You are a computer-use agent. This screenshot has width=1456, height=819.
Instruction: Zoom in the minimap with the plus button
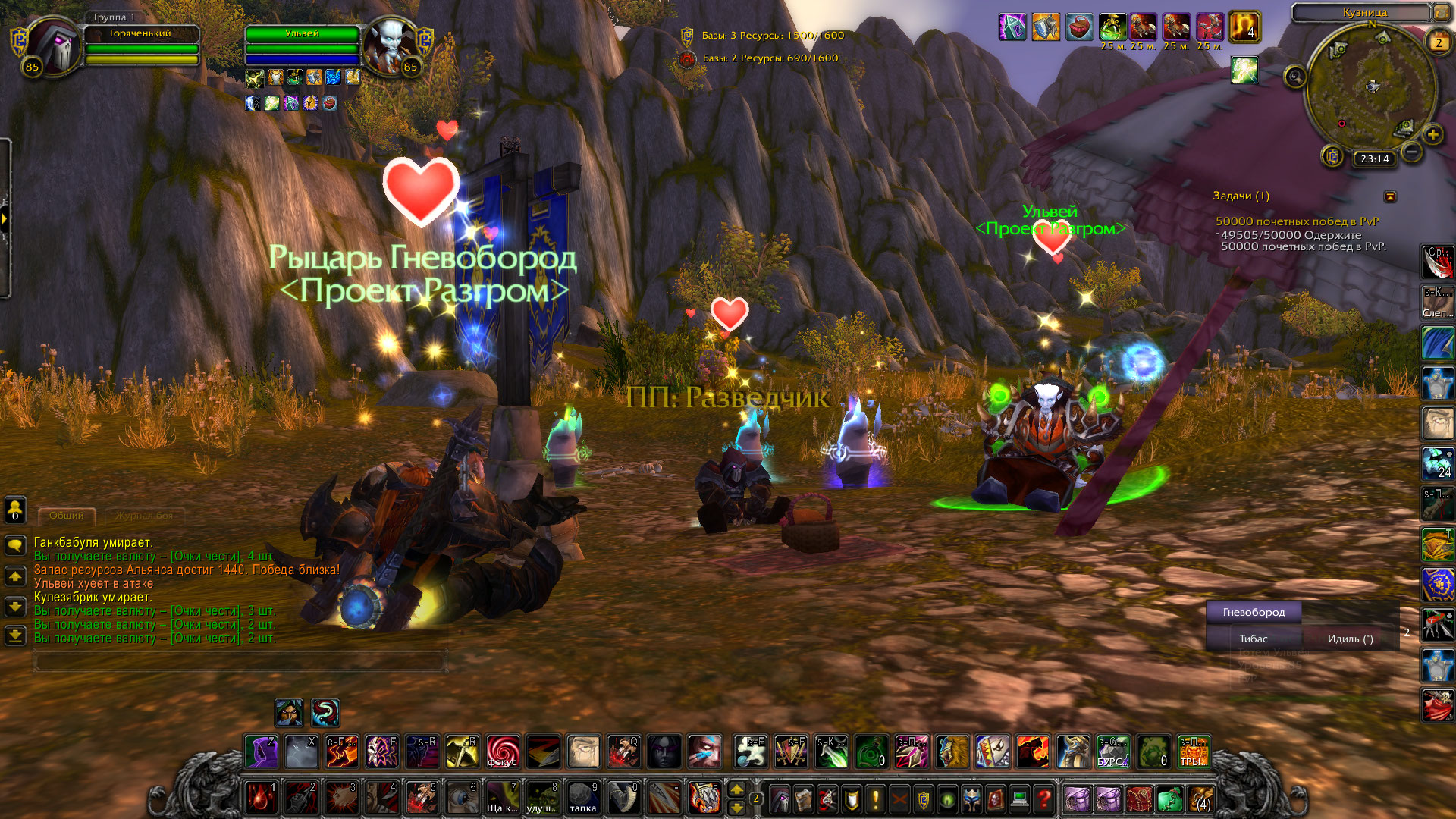click(x=1432, y=136)
